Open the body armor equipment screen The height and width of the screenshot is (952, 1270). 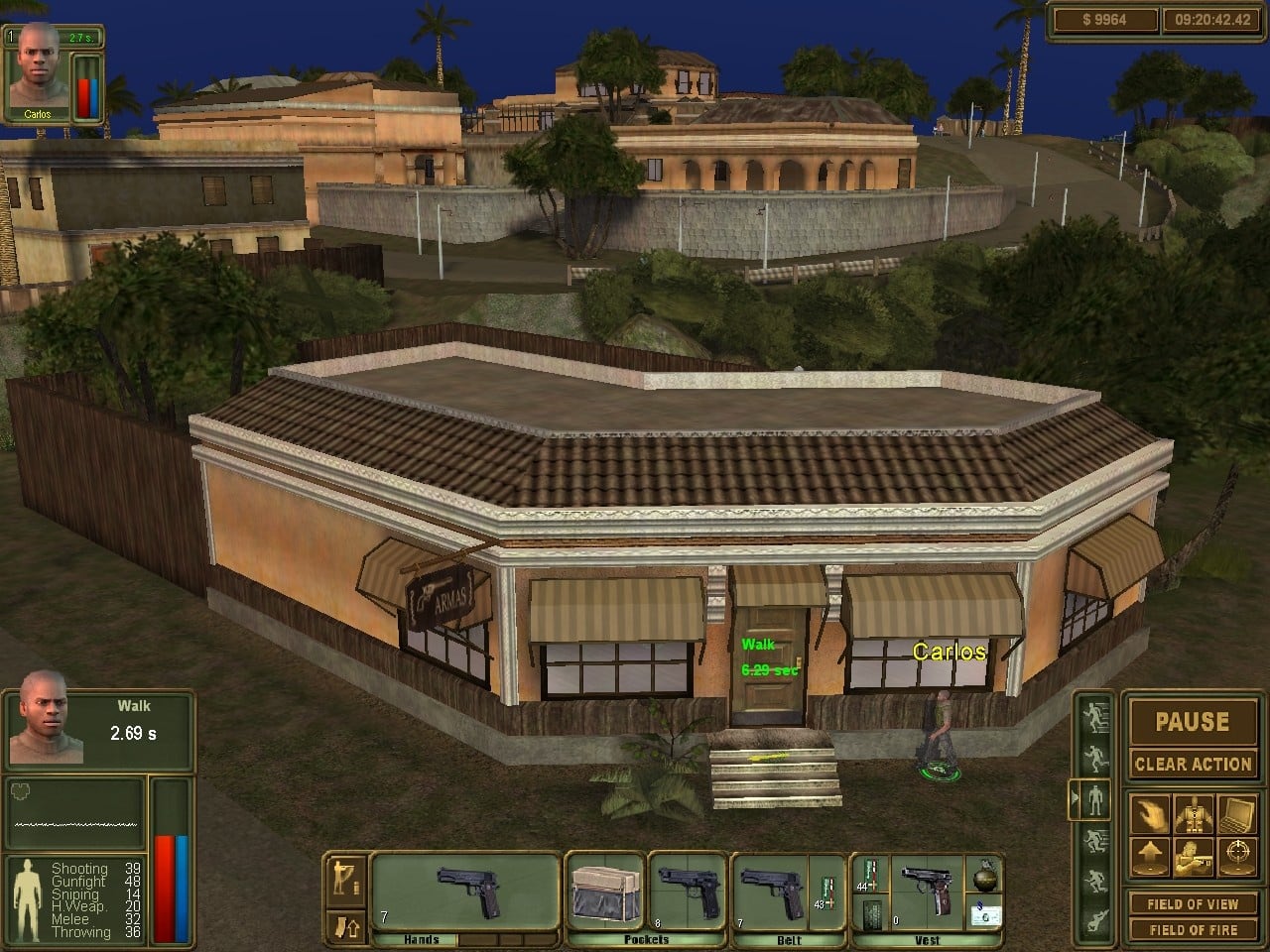pyautogui.click(x=1193, y=815)
